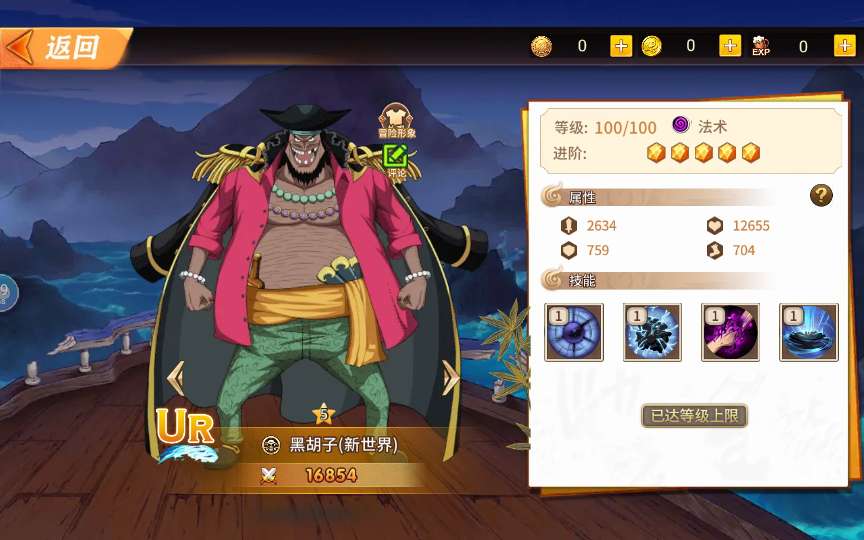Screen dimensions: 864x540
Task: Select the blue vortex disc skill
Action: click(573, 332)
